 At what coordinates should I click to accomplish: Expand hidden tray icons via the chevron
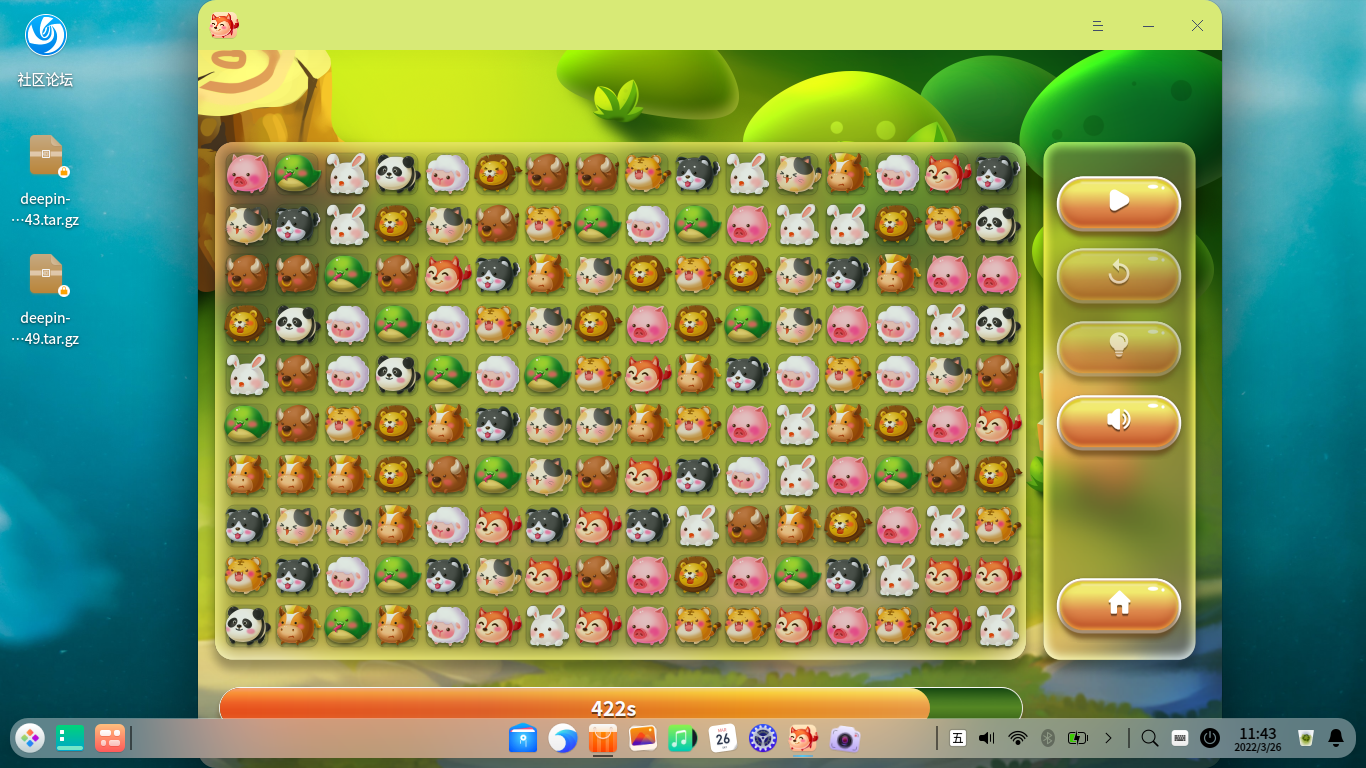(1106, 739)
